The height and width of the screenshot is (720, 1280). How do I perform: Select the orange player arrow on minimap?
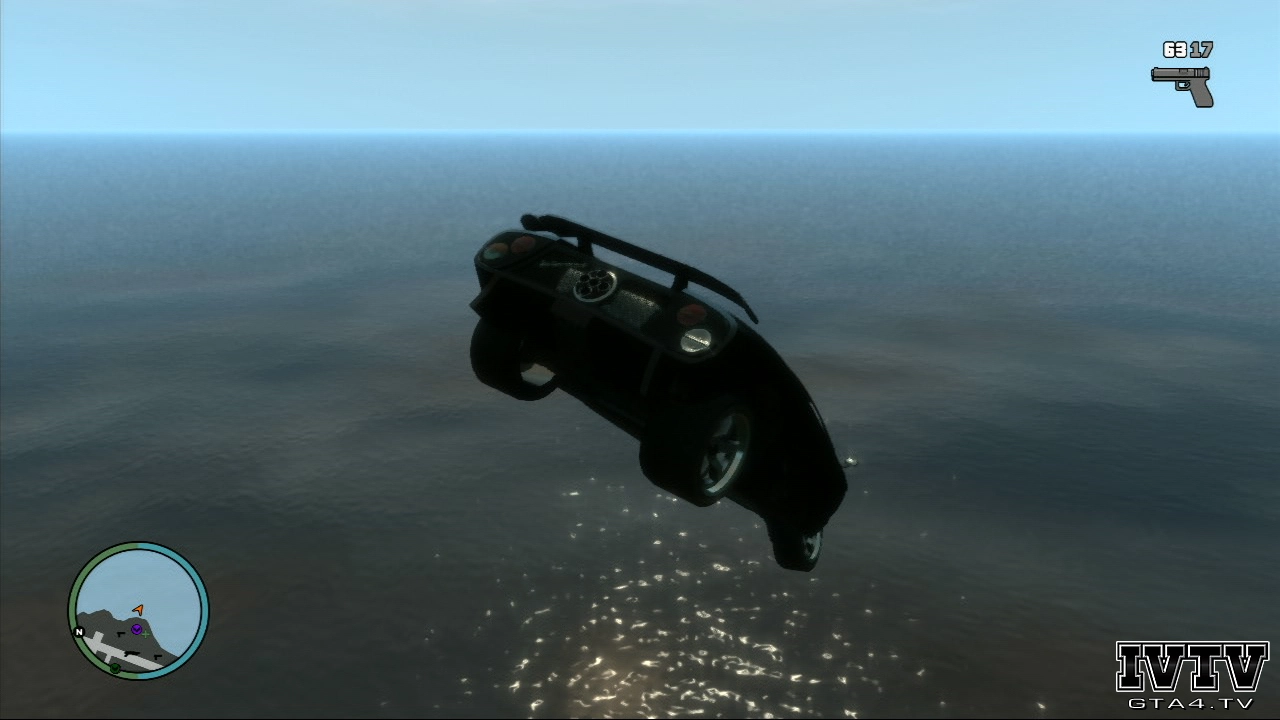coord(138,608)
